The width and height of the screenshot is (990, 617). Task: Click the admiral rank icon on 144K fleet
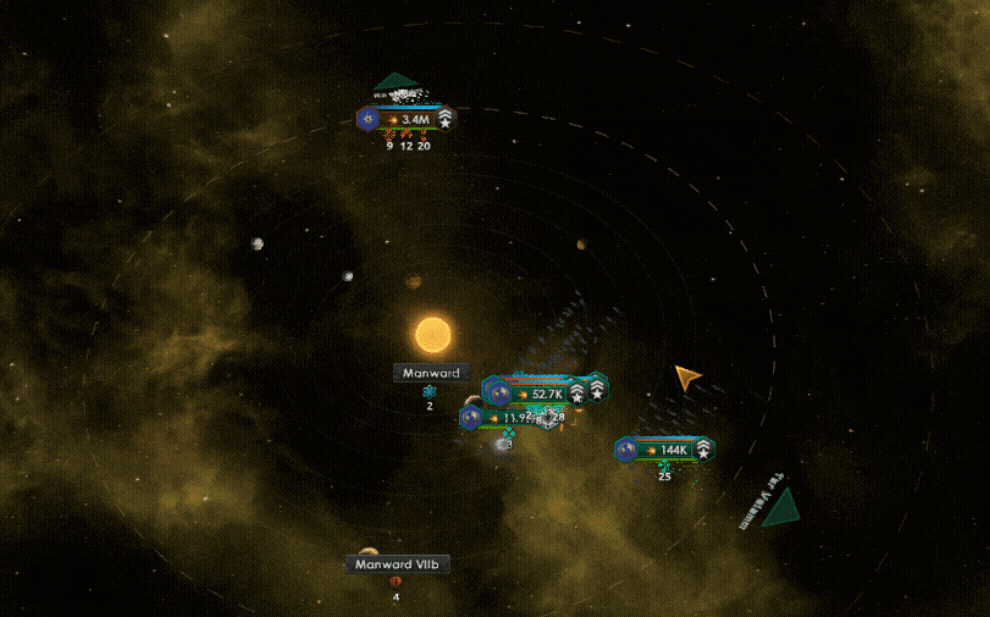point(703,450)
